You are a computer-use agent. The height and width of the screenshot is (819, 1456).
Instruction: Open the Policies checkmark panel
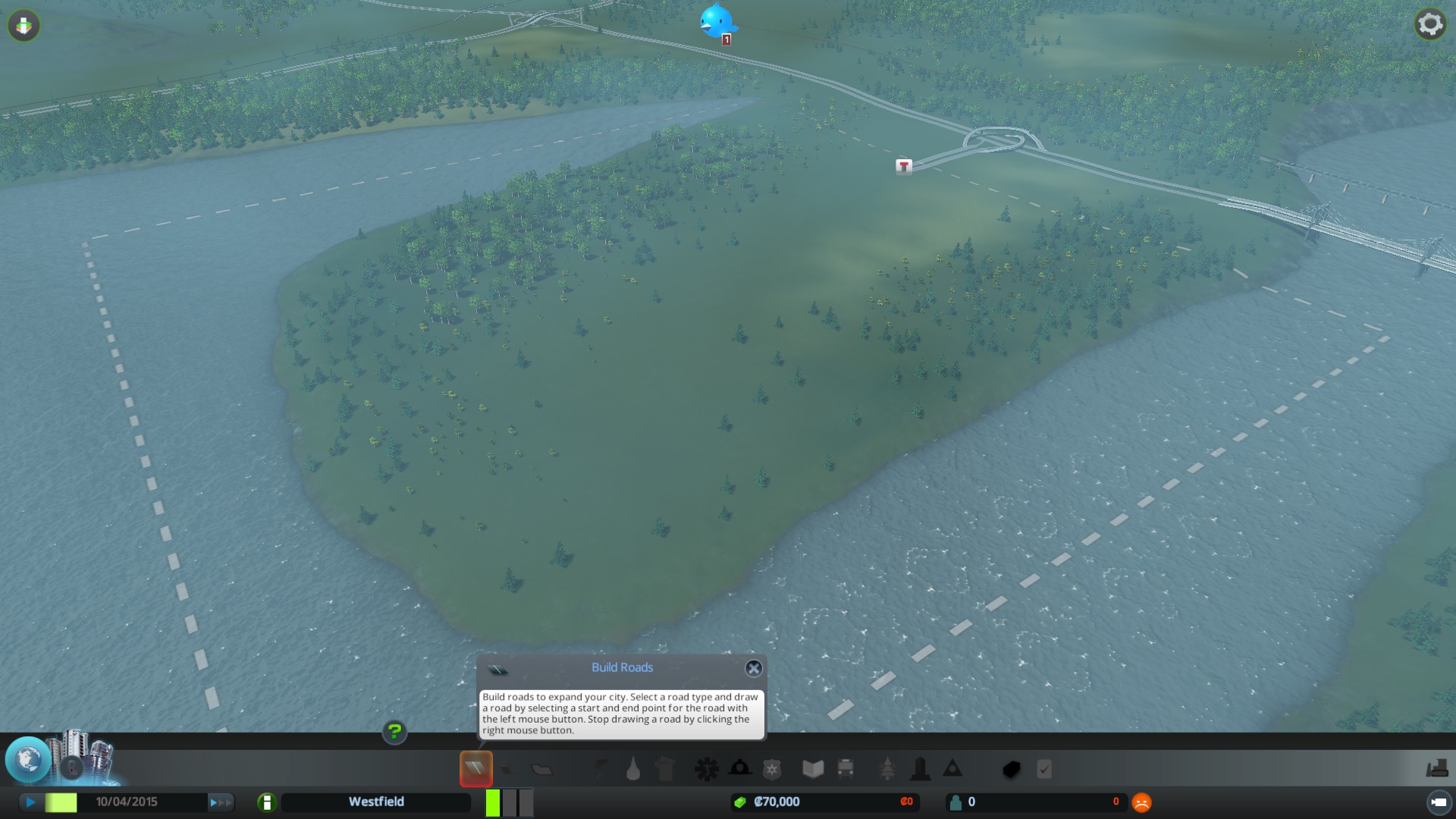pos(1044,768)
